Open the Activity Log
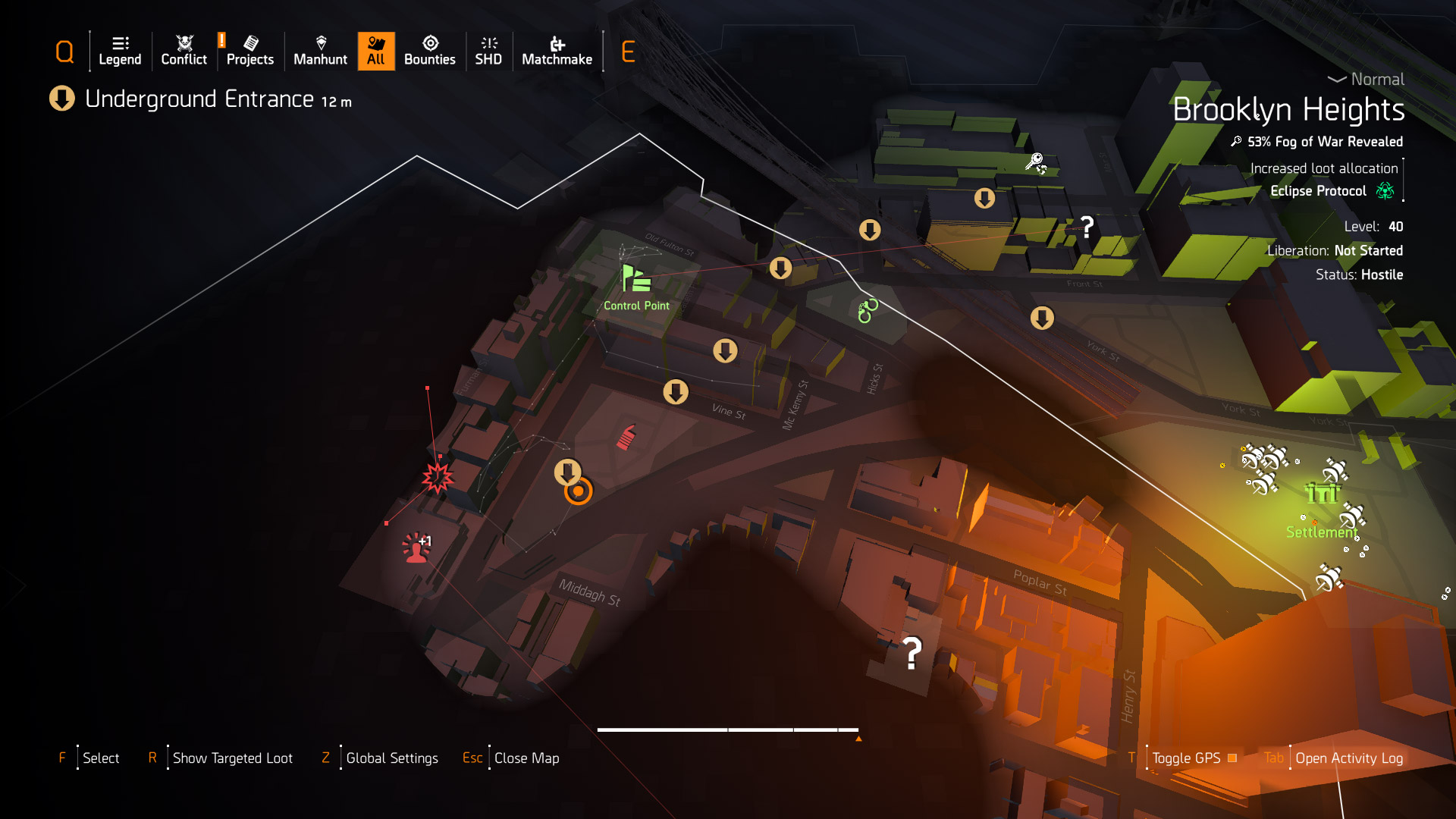Viewport: 1456px width, 819px height. (1348, 758)
